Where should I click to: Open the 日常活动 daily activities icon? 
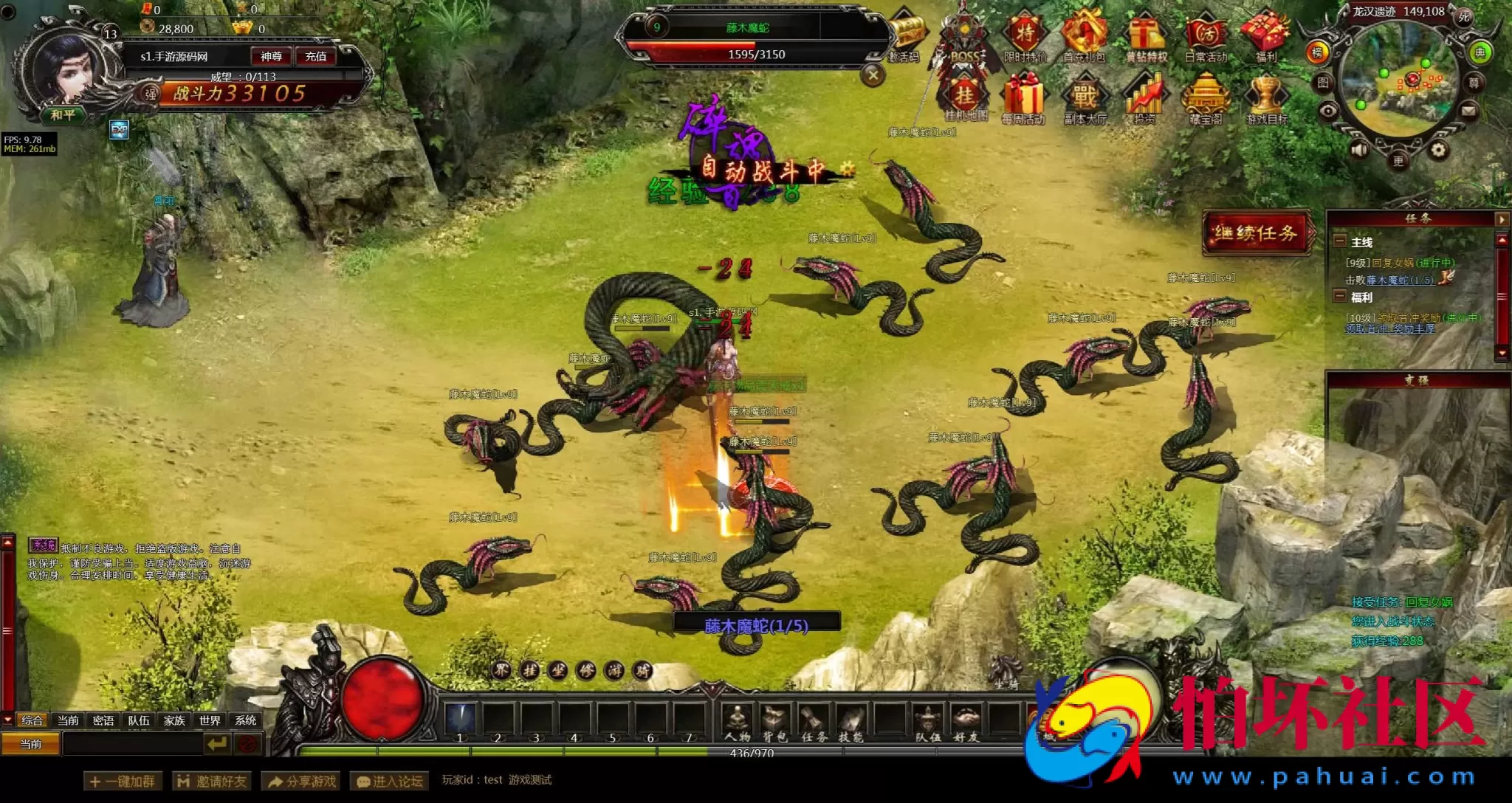tap(1205, 35)
